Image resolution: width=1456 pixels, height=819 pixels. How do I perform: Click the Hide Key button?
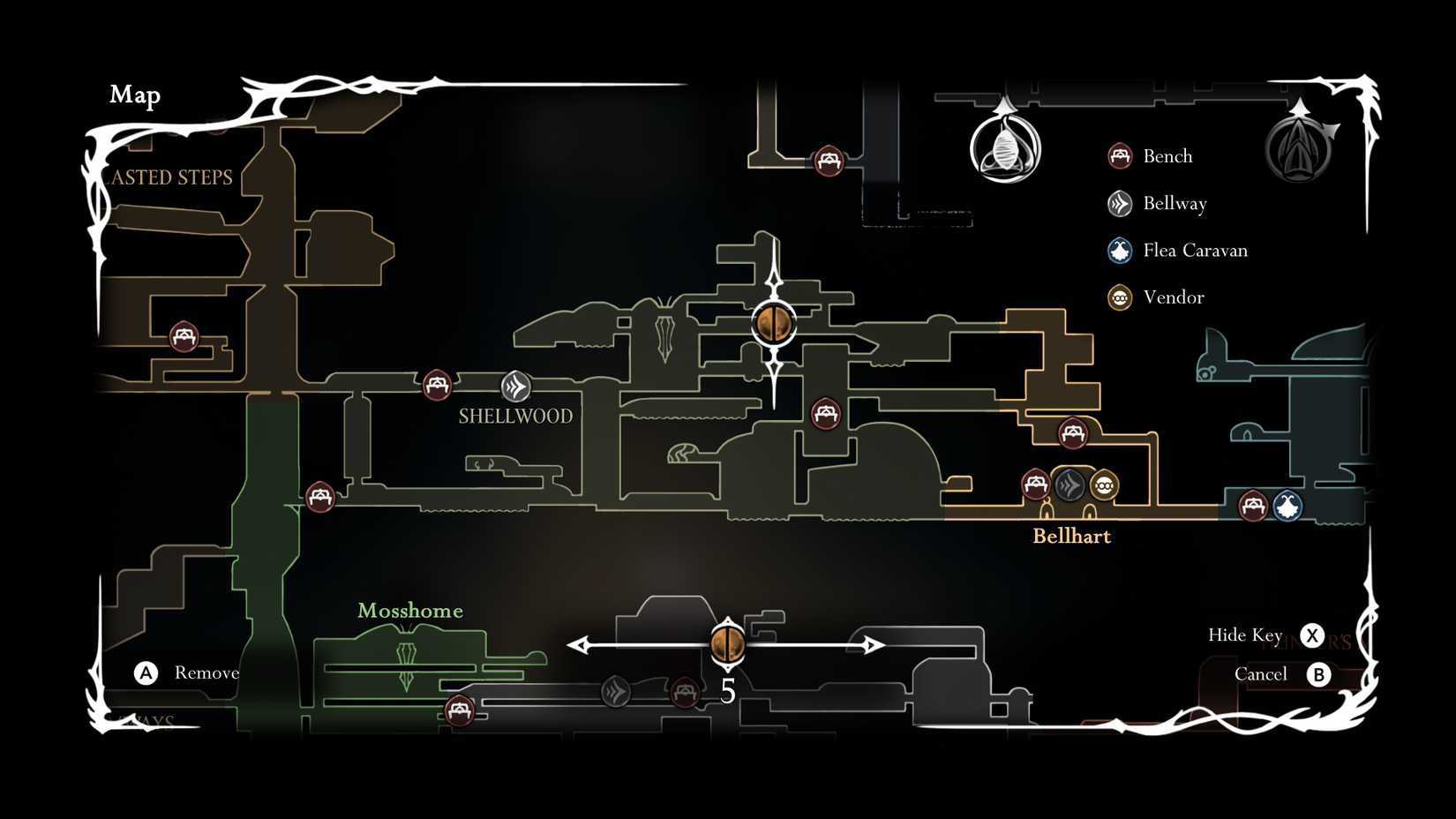1245,635
